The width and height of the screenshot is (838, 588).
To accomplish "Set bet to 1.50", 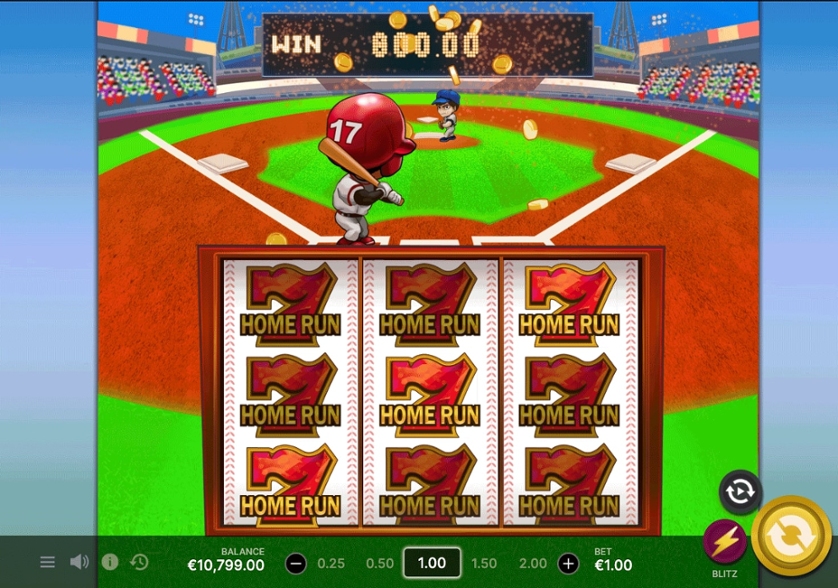I will pos(484,563).
